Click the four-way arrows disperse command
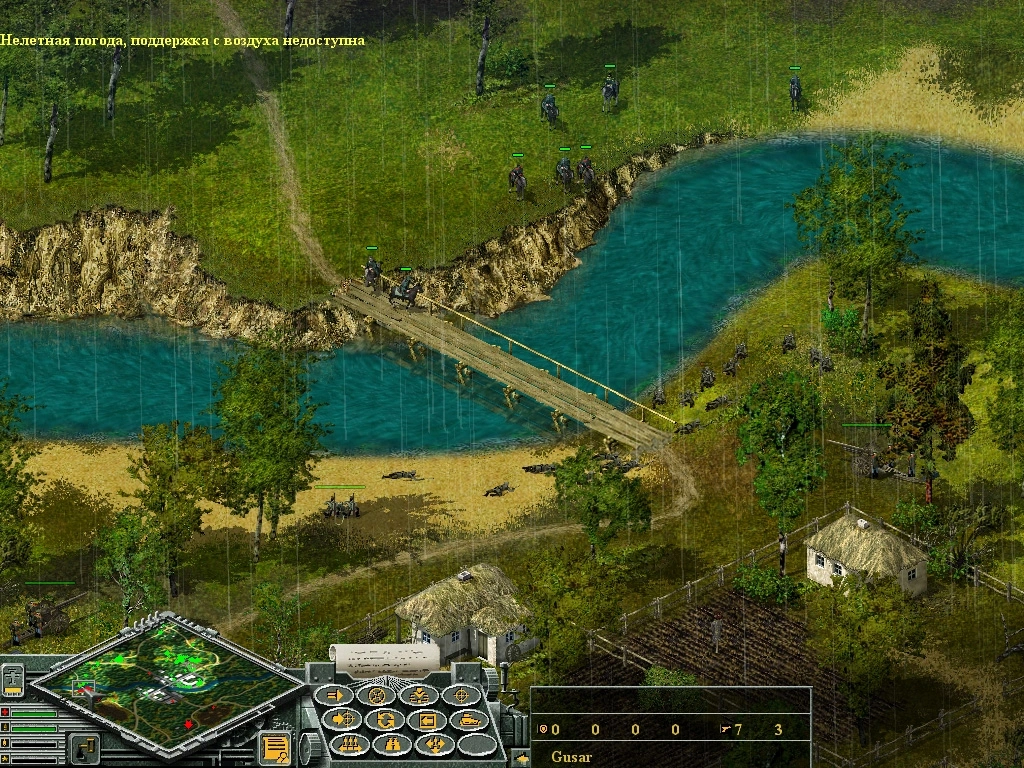1024x768 pixels. coord(435,744)
